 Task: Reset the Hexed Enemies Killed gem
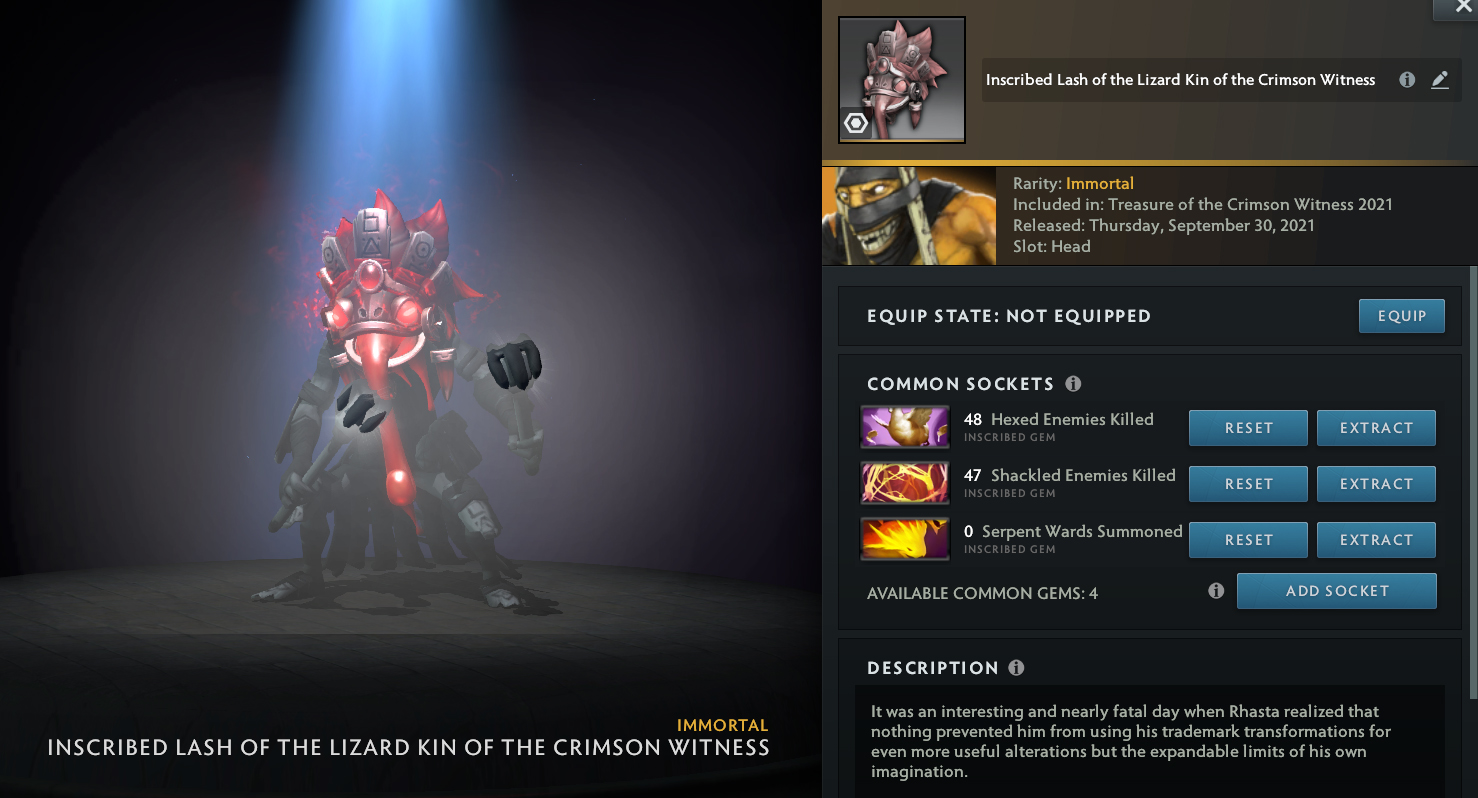click(x=1248, y=428)
